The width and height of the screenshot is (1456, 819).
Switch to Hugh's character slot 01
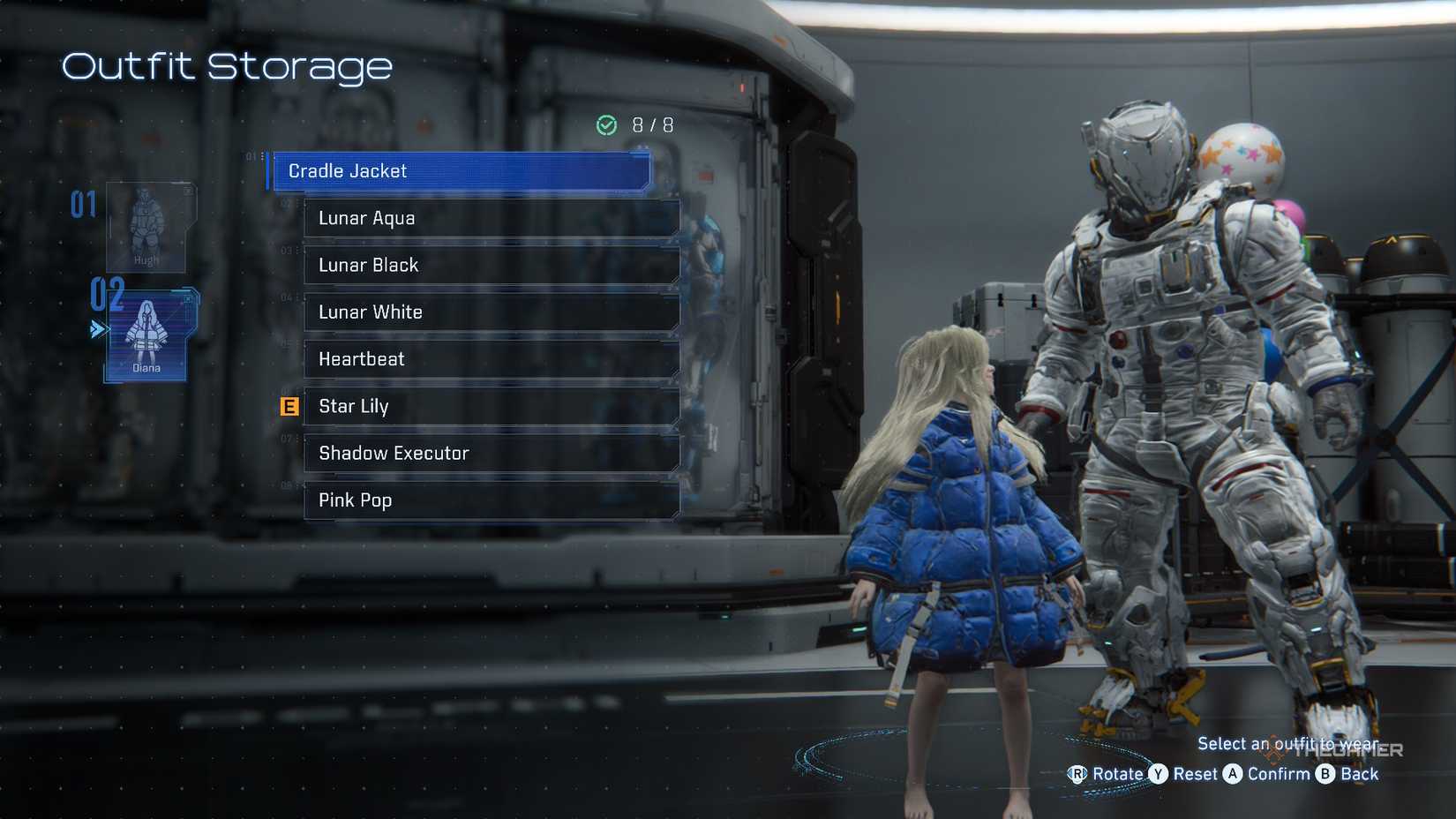click(147, 229)
